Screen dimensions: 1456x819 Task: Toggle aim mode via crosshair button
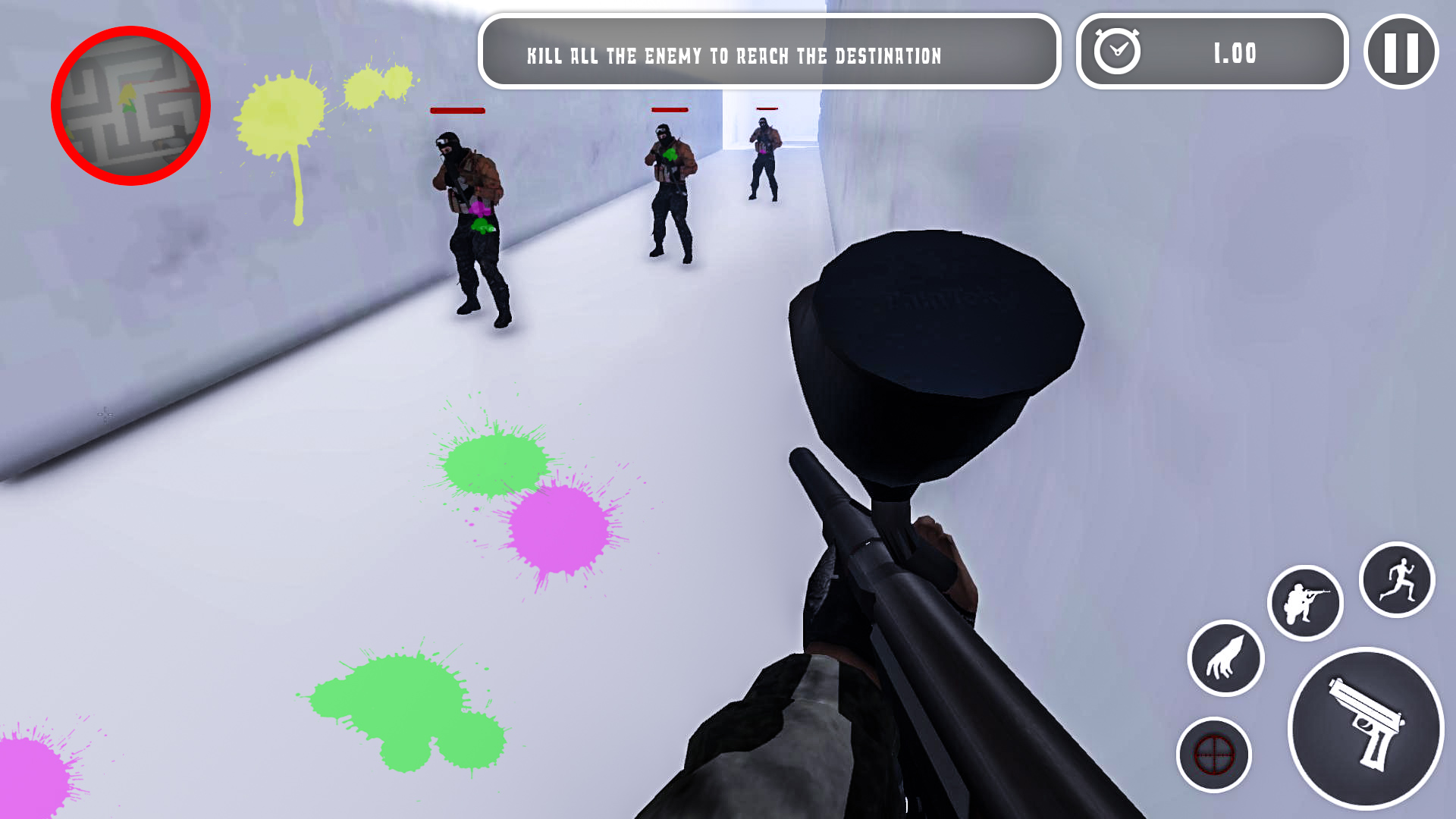(x=1214, y=755)
